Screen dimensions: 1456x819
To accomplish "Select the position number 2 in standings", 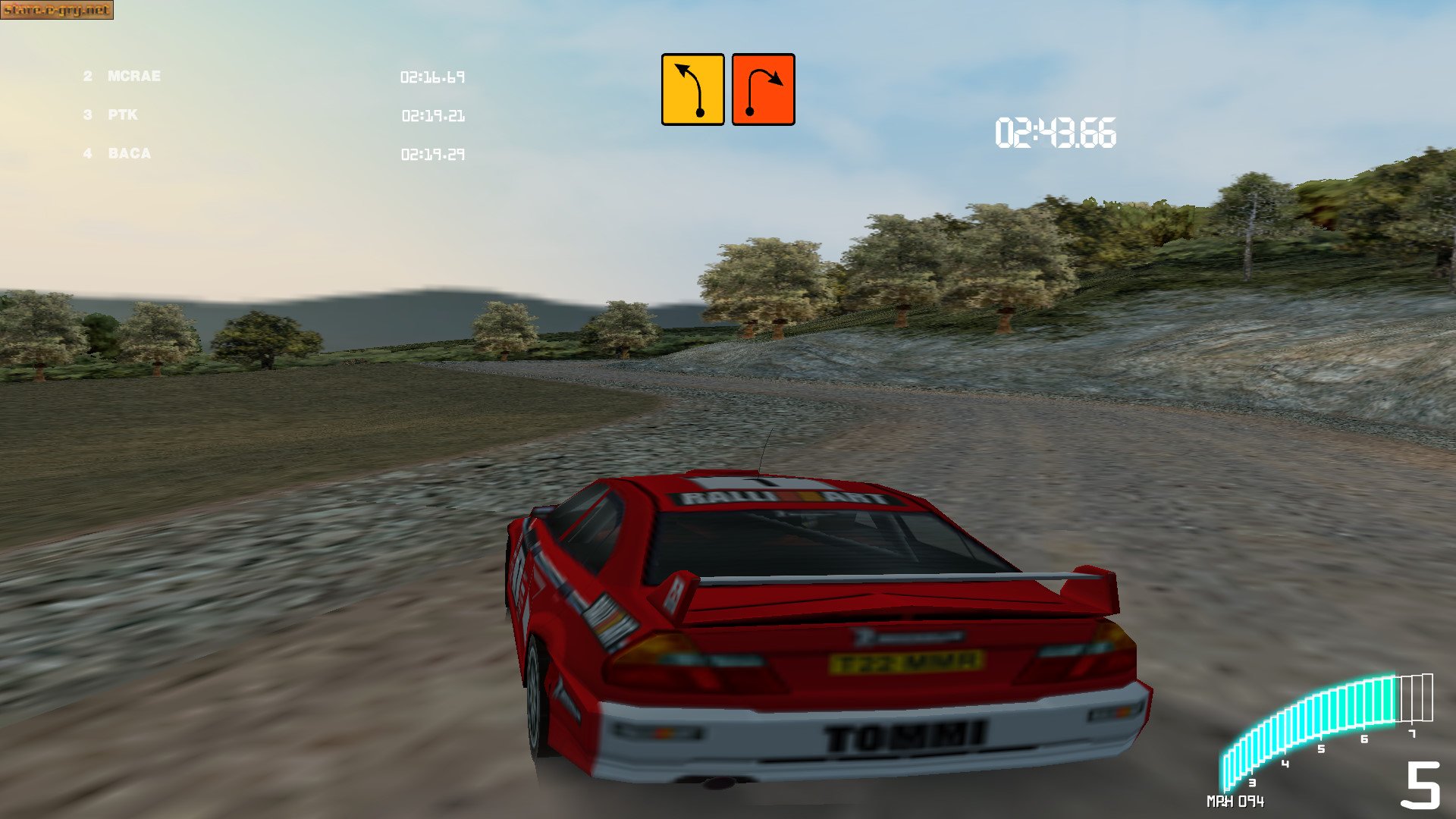I will [x=87, y=76].
